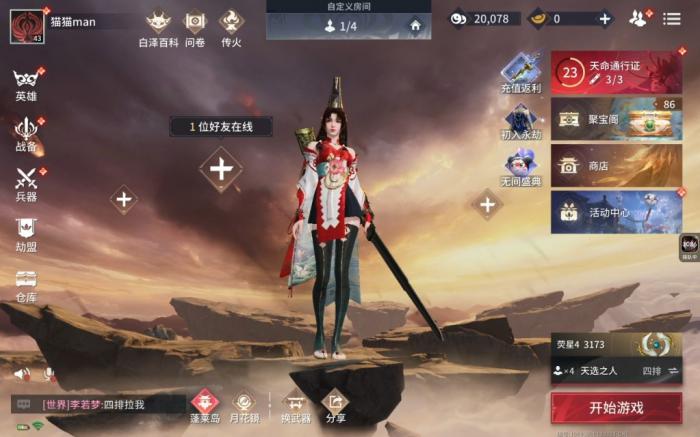This screenshot has height=437, width=700.
Task: Open the 兵器 weapons menu
Action: (26, 184)
